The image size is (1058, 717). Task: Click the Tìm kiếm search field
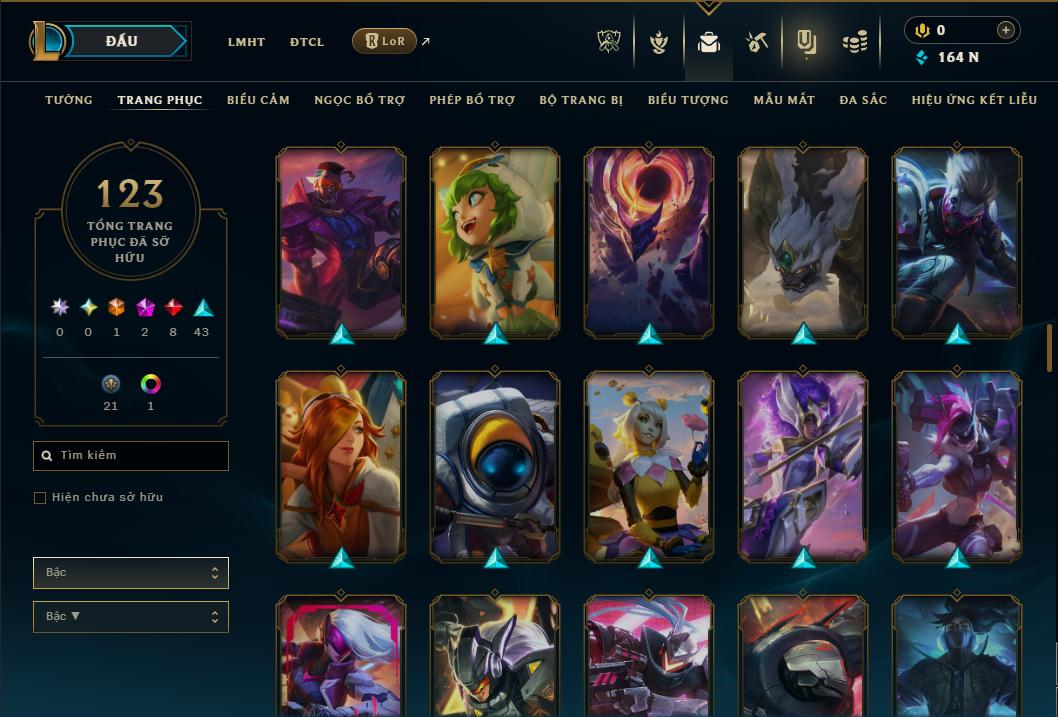point(131,456)
